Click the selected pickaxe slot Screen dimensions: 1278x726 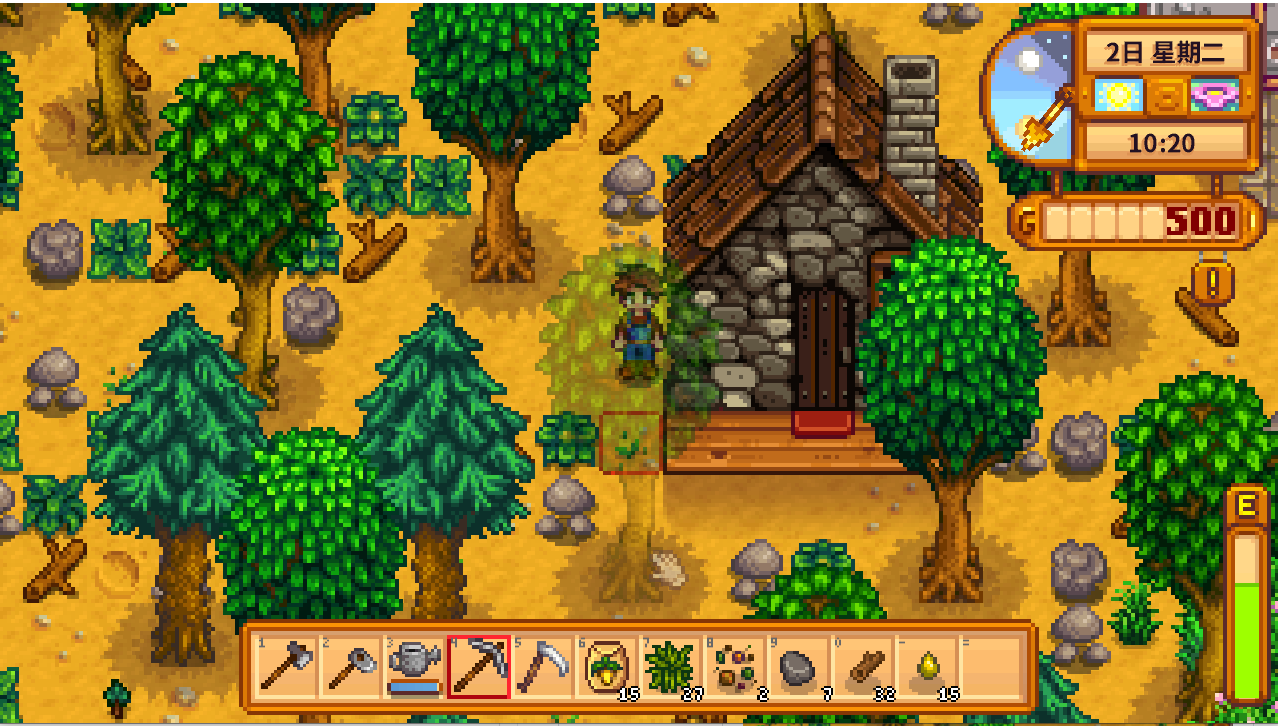[478, 667]
